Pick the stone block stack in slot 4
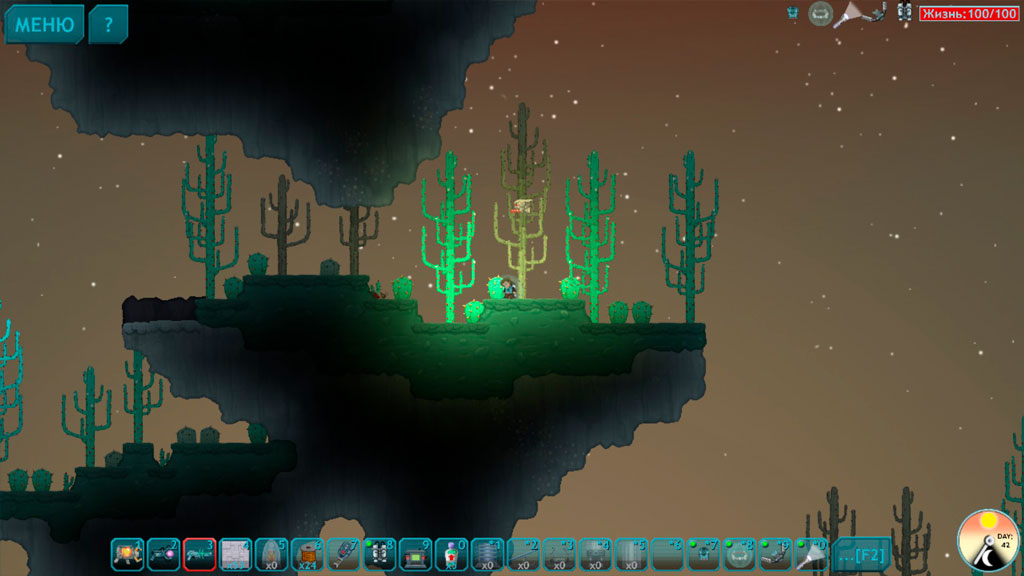 tap(236, 553)
